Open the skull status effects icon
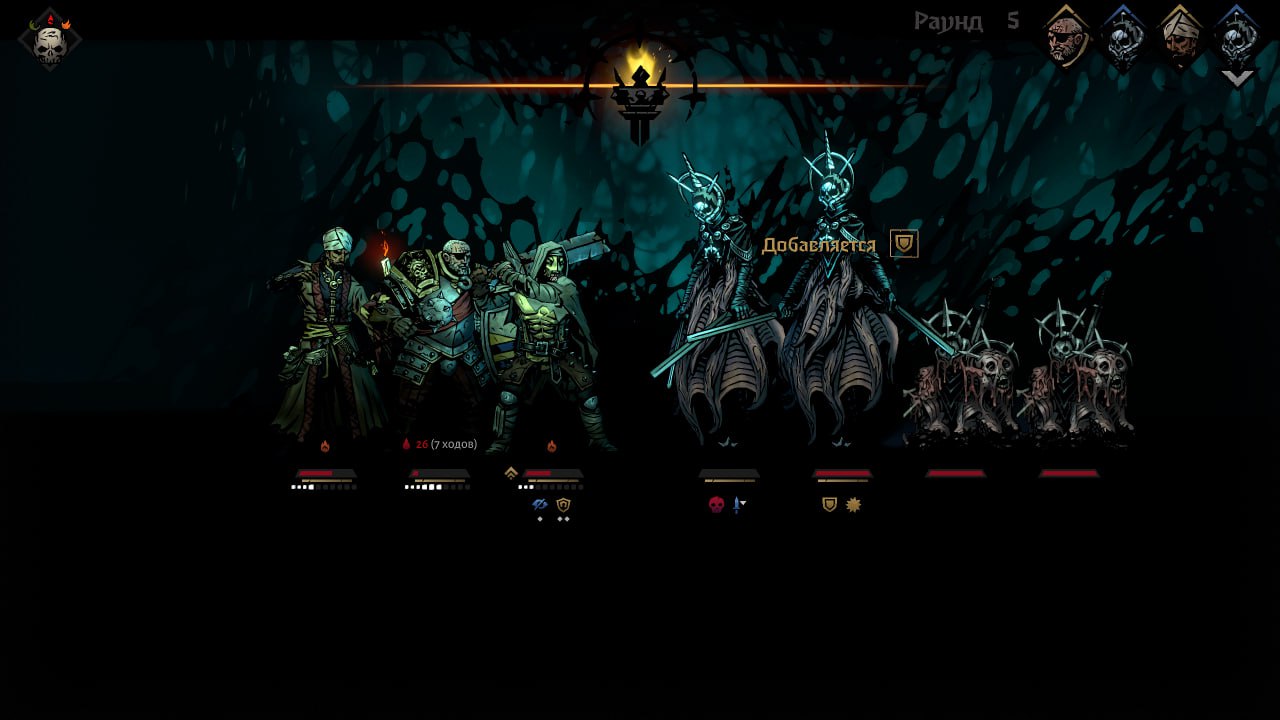The image size is (1280, 720). tap(49, 40)
